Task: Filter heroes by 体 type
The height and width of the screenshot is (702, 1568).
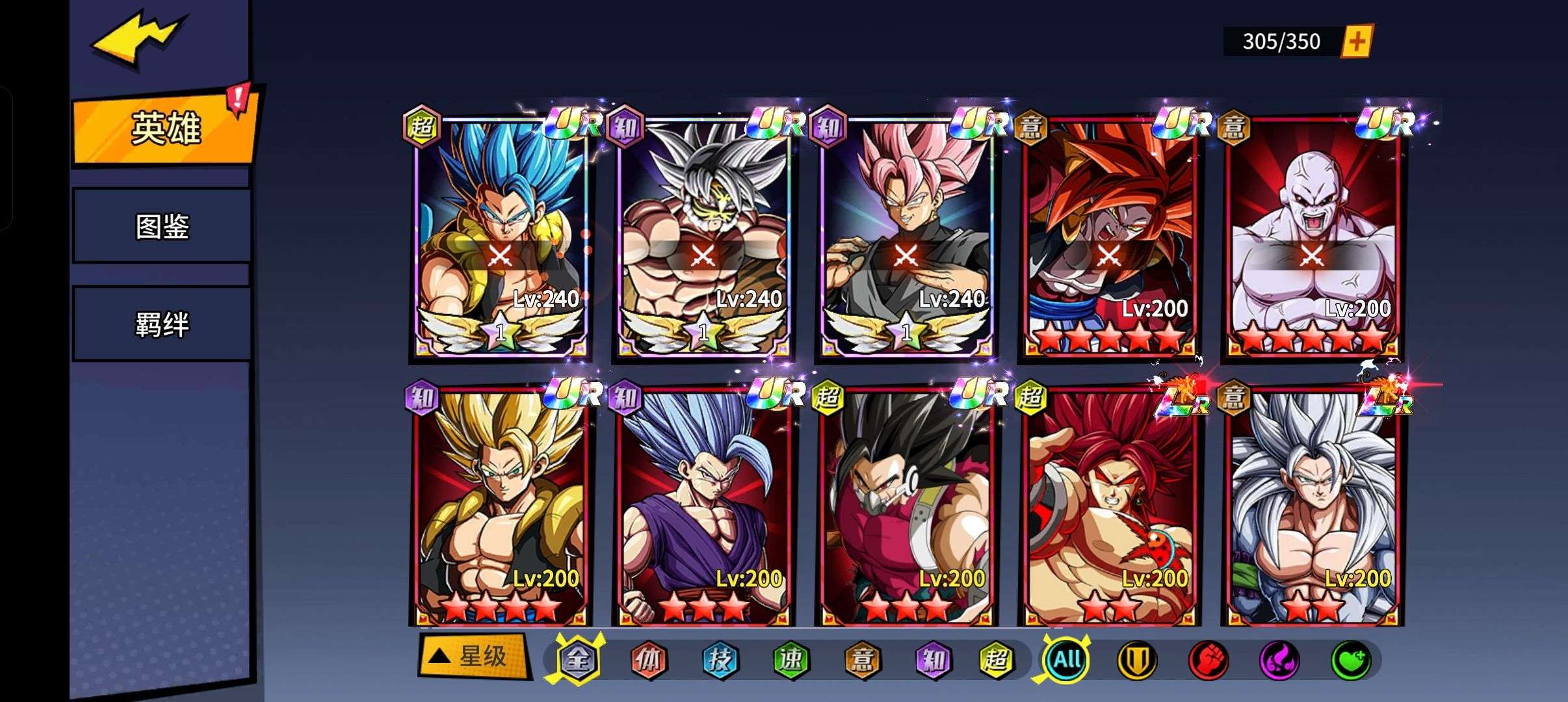Action: click(x=649, y=660)
